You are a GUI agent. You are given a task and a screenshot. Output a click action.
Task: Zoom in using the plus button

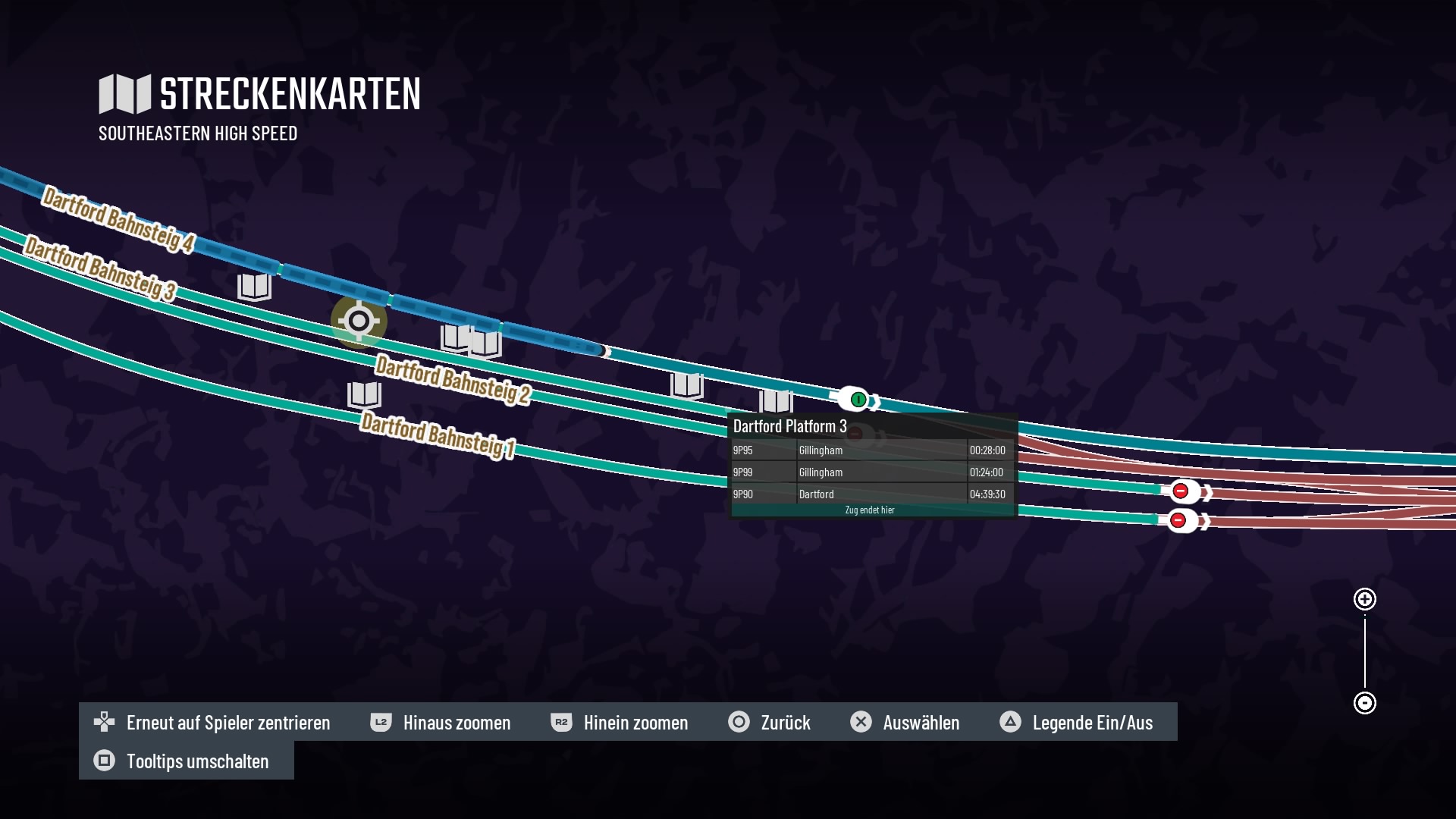pos(1365,599)
